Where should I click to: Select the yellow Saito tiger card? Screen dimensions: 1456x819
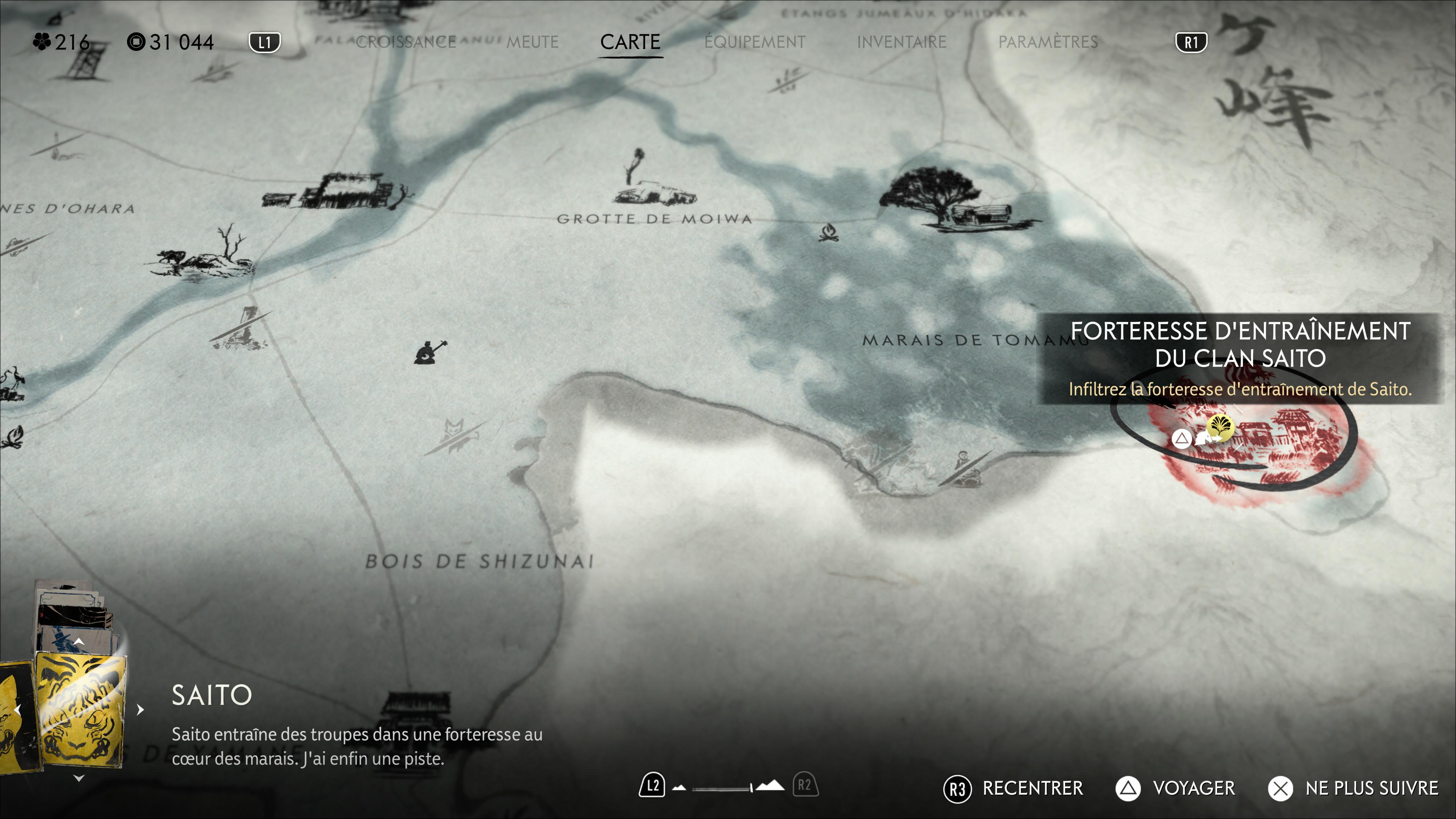80,710
